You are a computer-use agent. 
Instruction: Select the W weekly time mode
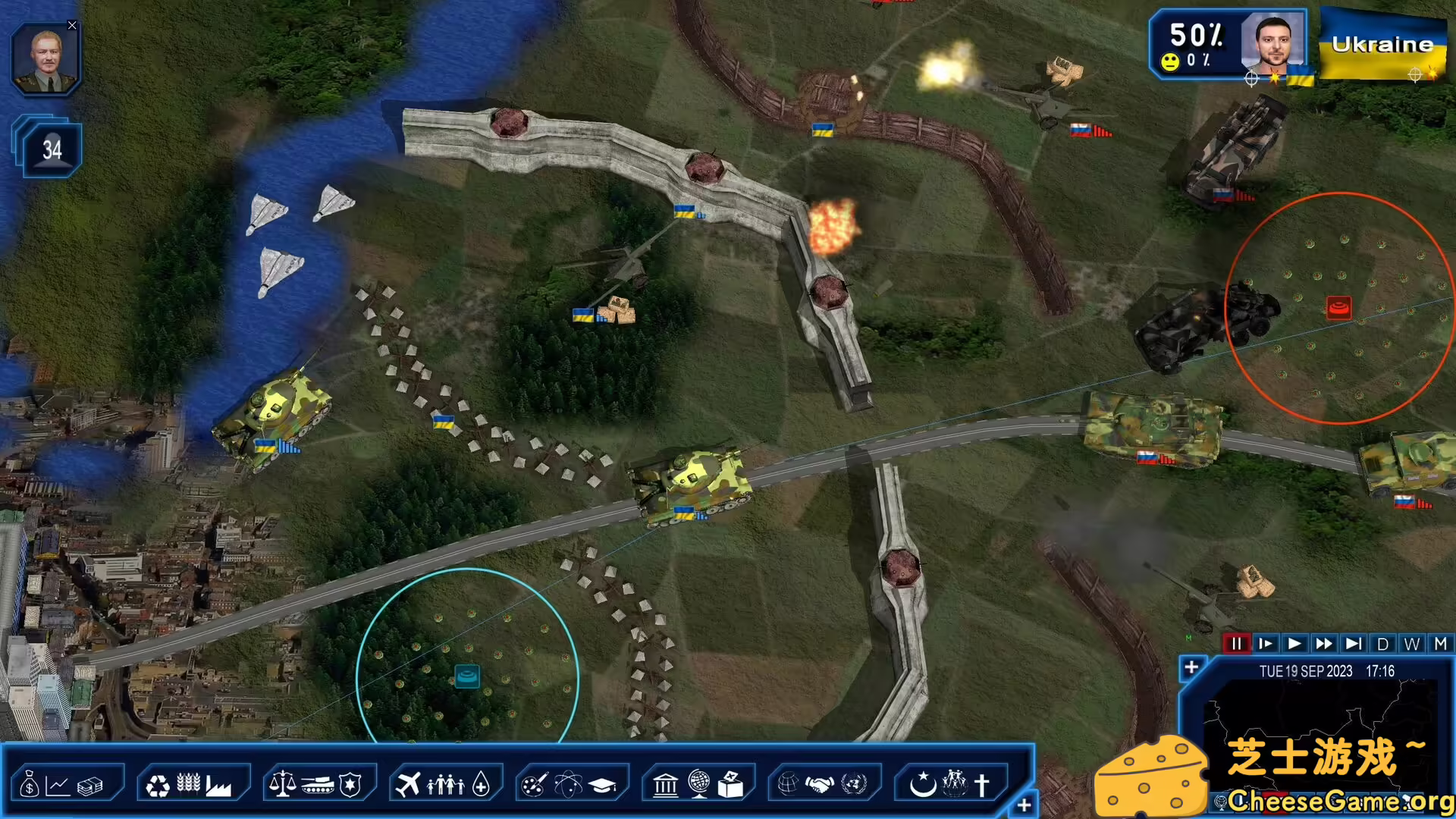[1411, 644]
